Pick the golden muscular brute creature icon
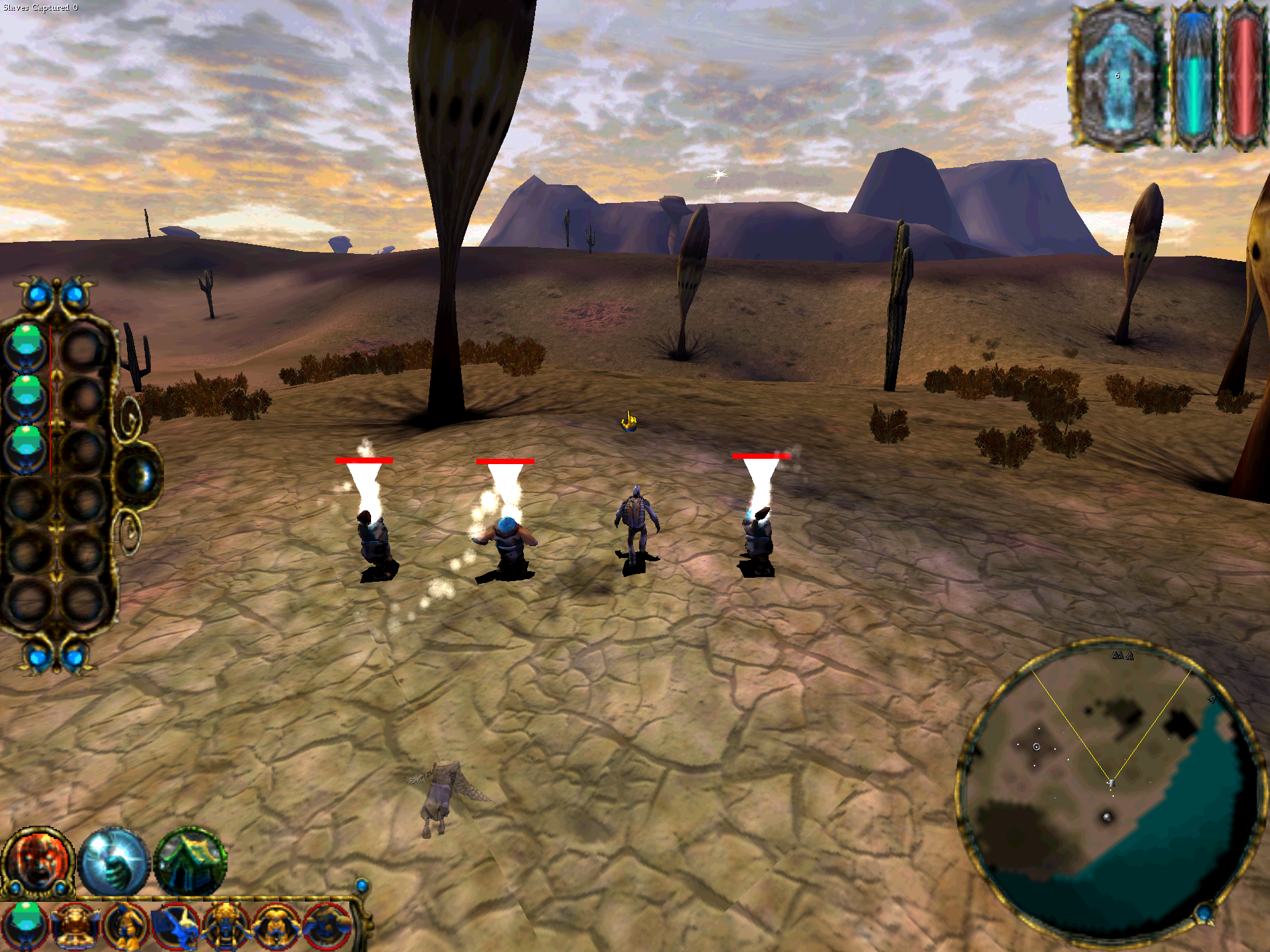Screen dimensions: 1270x952 click(275, 925)
